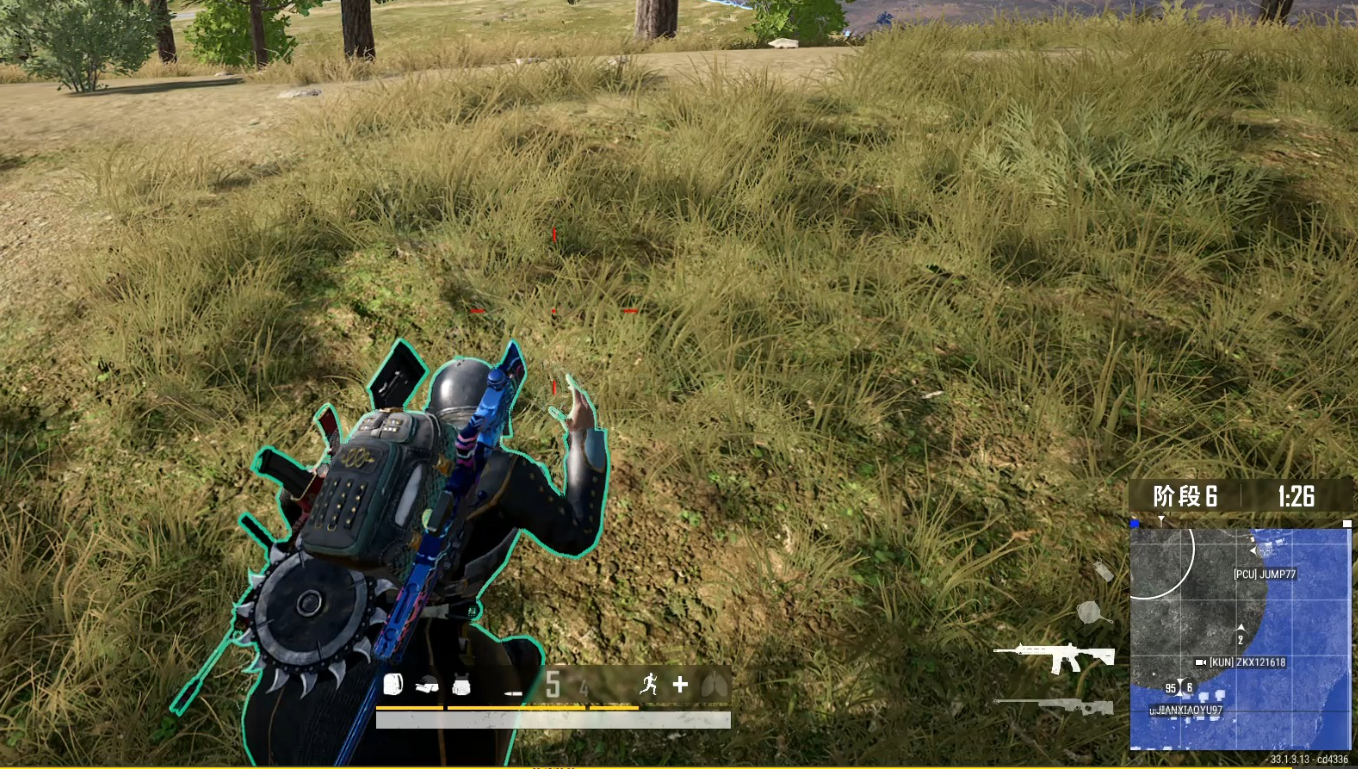Select the [KUN] ZKX121618 spectator label on minimap

tap(1247, 662)
